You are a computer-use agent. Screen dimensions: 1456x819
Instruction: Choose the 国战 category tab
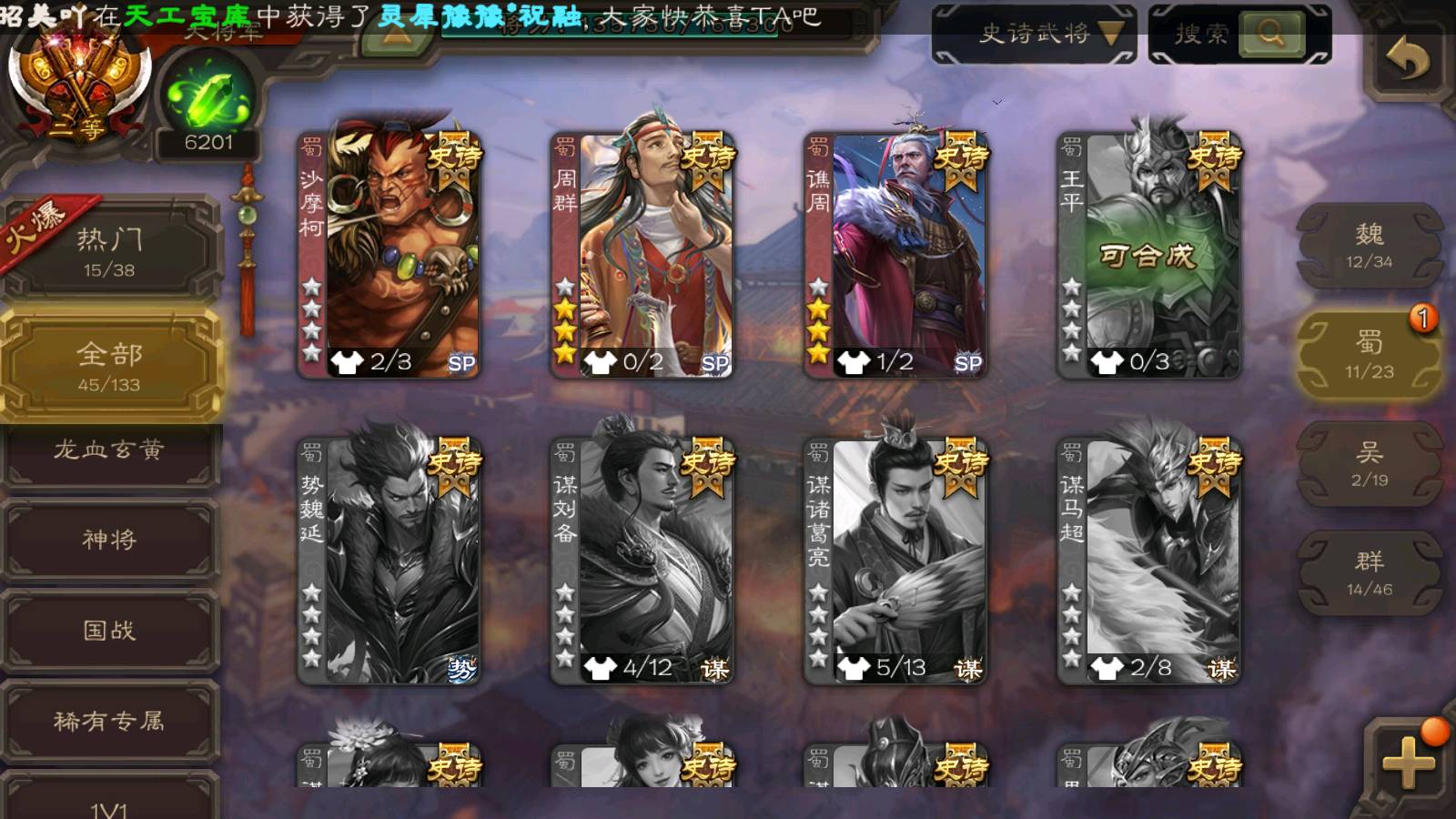tap(109, 630)
